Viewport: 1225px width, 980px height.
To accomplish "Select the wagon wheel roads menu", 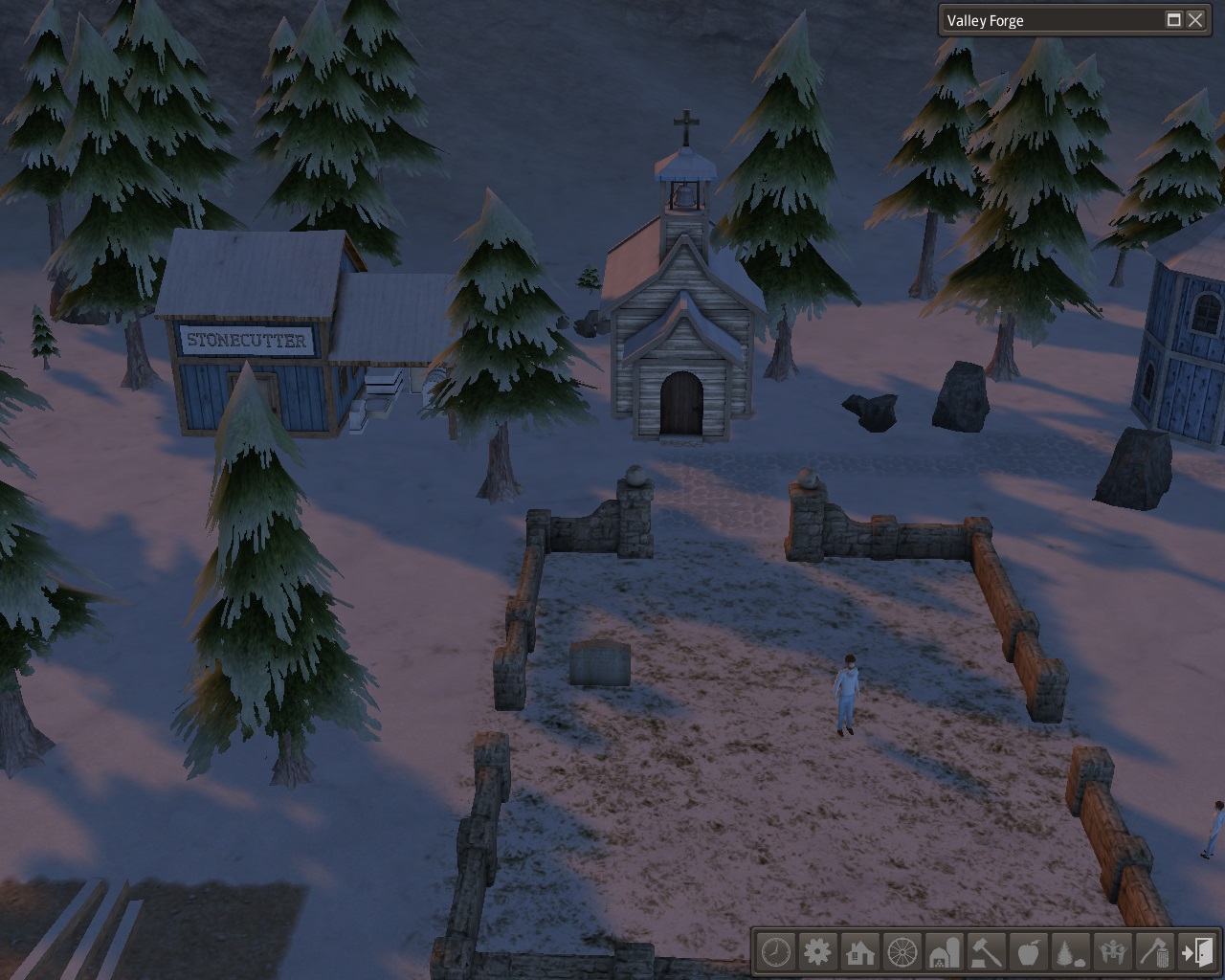I will point(902,953).
